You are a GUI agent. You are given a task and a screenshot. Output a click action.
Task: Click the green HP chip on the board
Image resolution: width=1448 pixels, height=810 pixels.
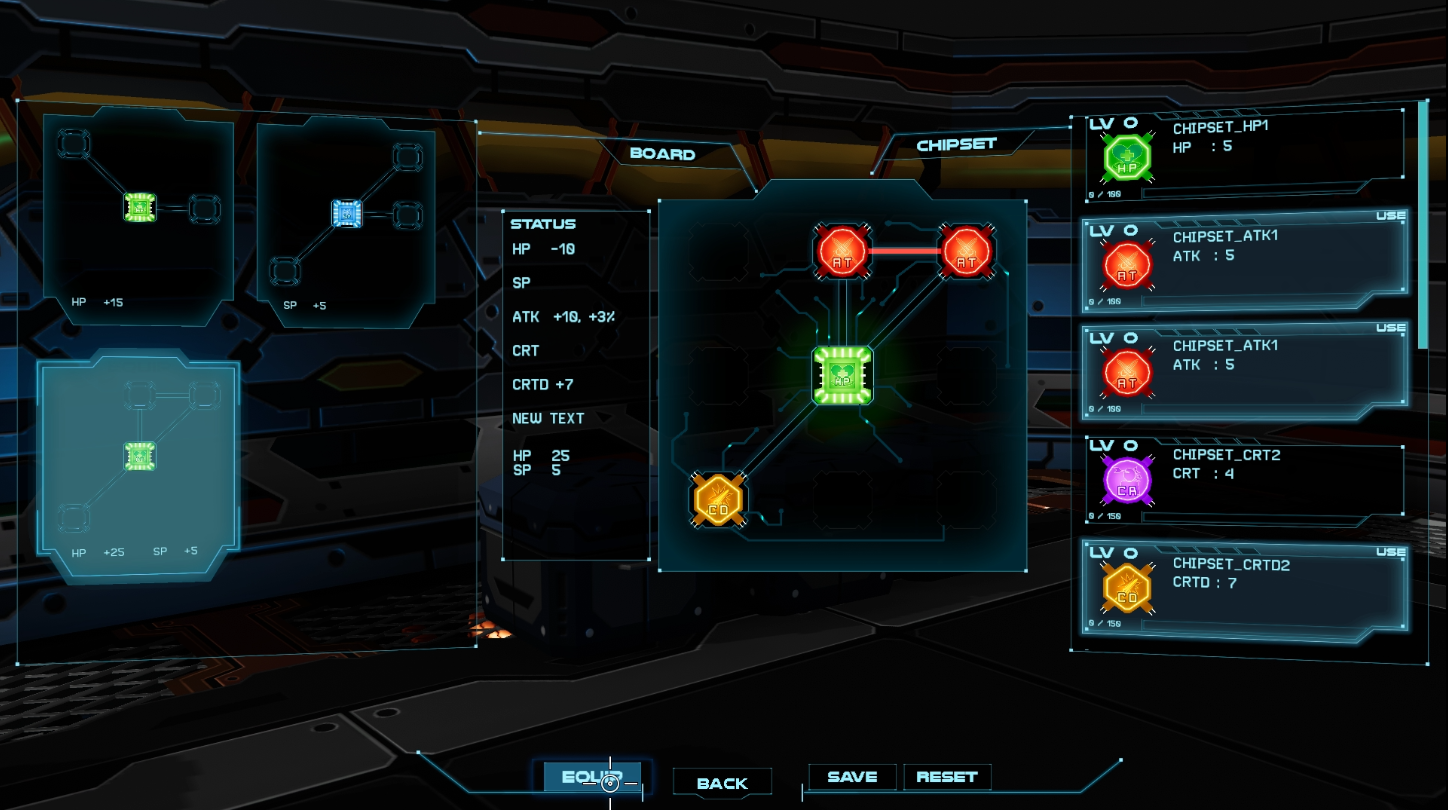pyautogui.click(x=842, y=376)
